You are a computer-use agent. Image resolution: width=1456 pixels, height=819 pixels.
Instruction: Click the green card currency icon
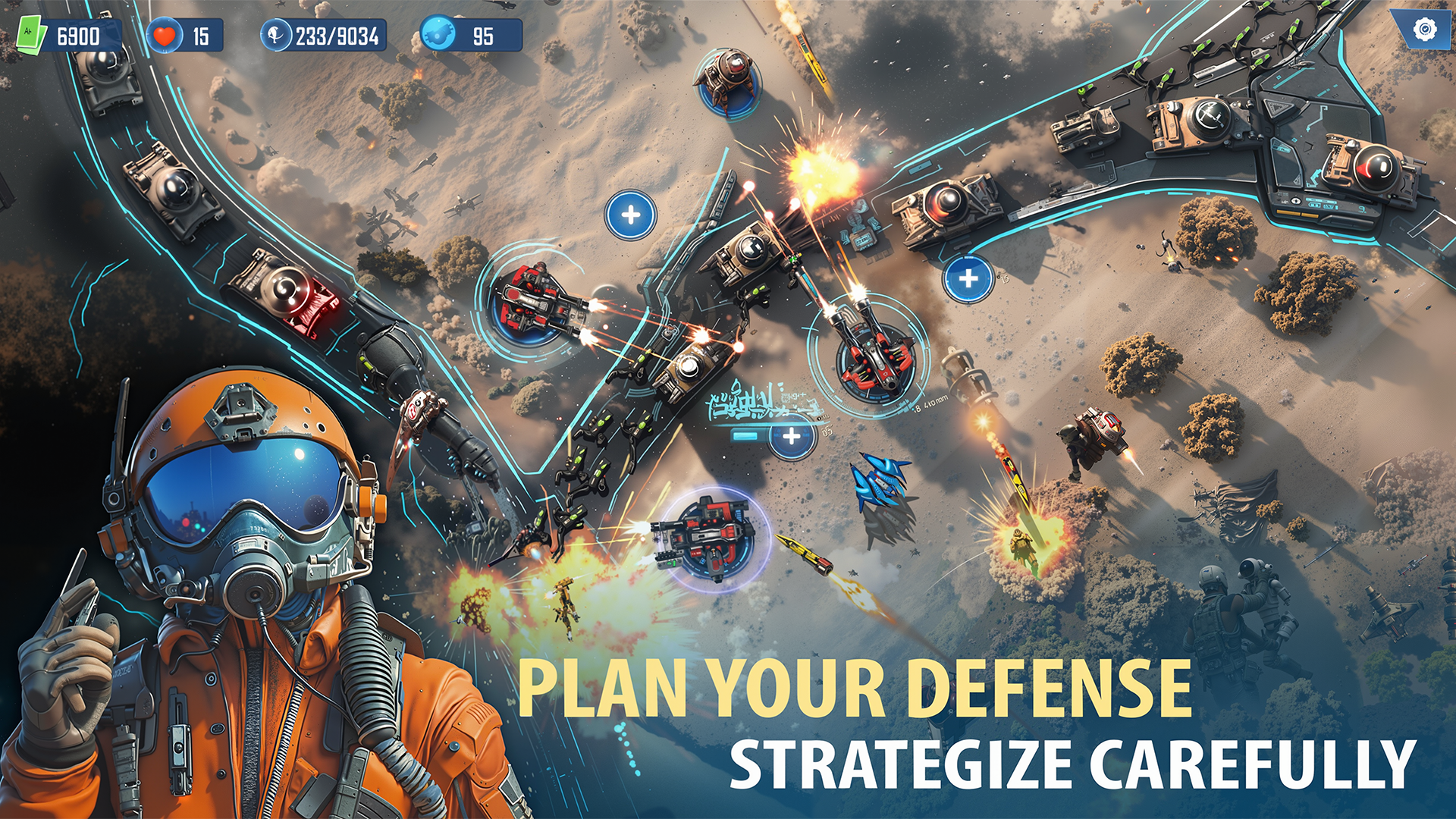29,31
